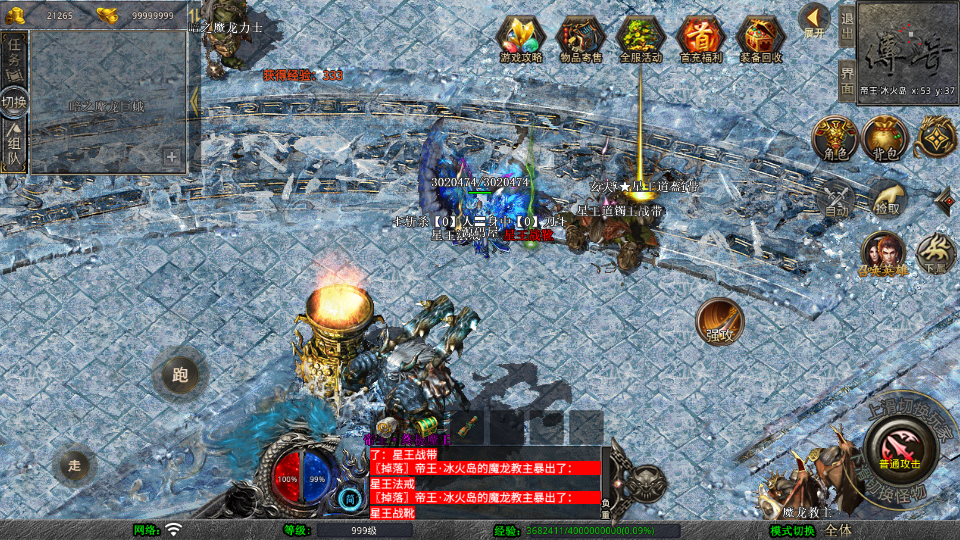Click the 展开 expand arrow button
960x540 pixels.
815,20
